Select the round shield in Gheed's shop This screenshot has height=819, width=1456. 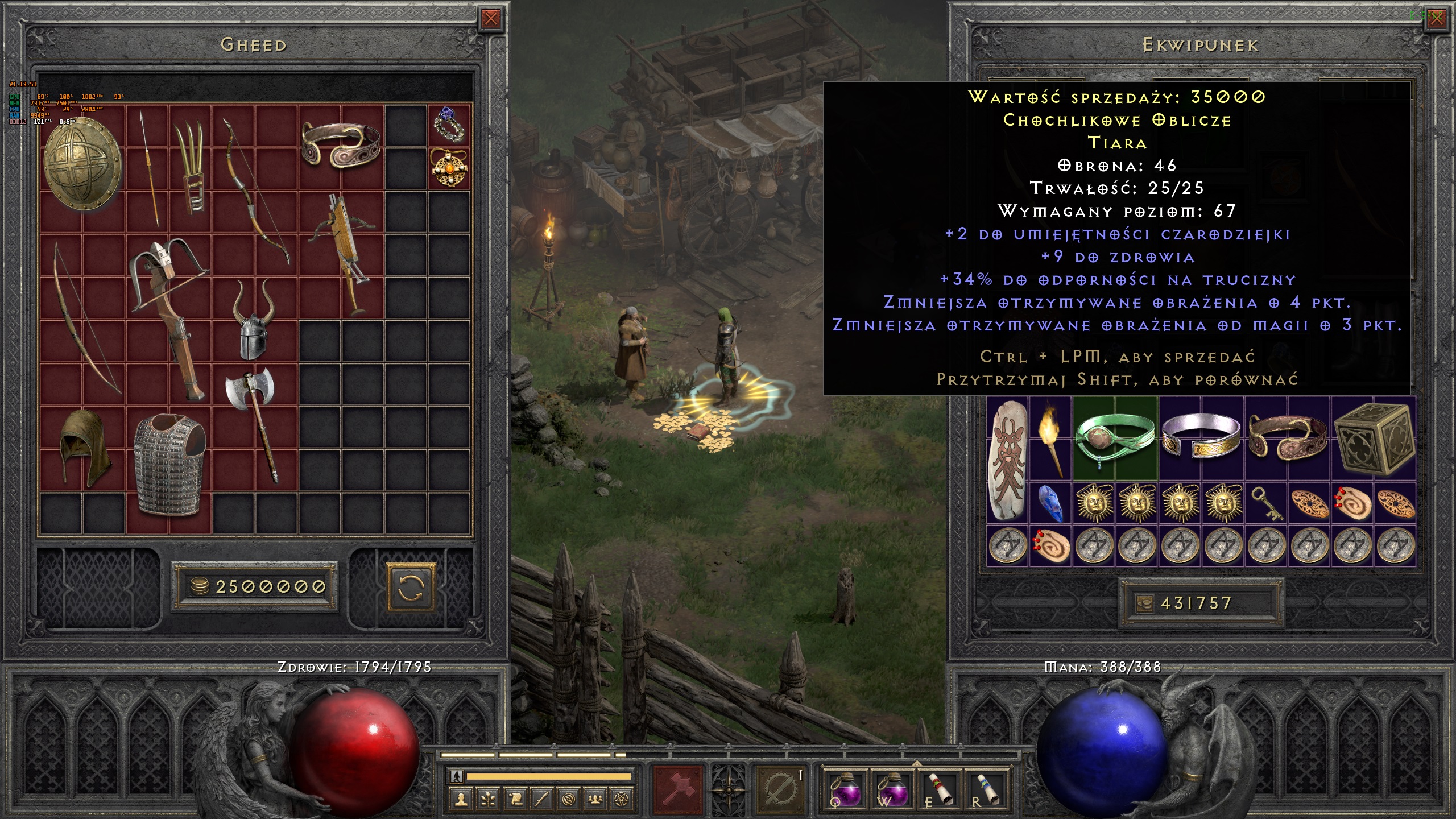[x=82, y=163]
